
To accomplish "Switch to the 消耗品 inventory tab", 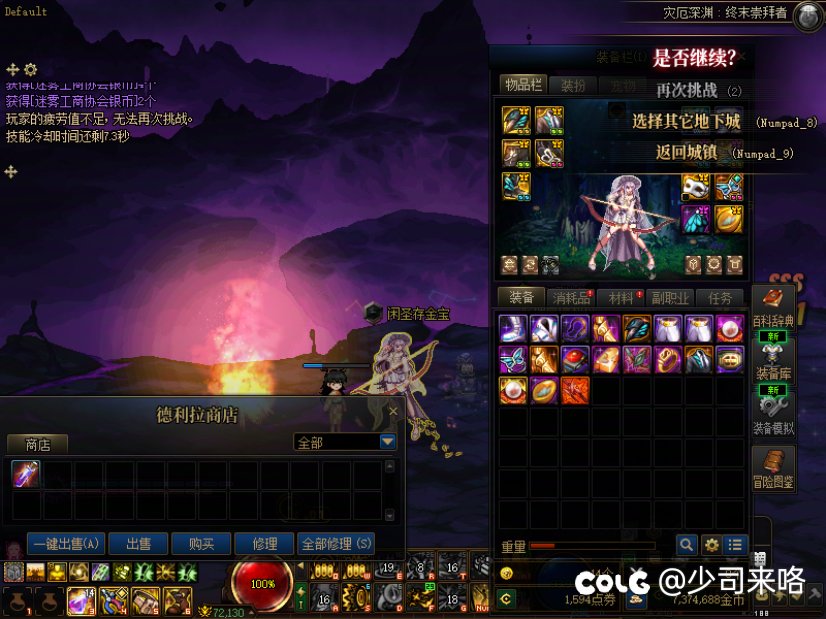I will coord(572,298).
